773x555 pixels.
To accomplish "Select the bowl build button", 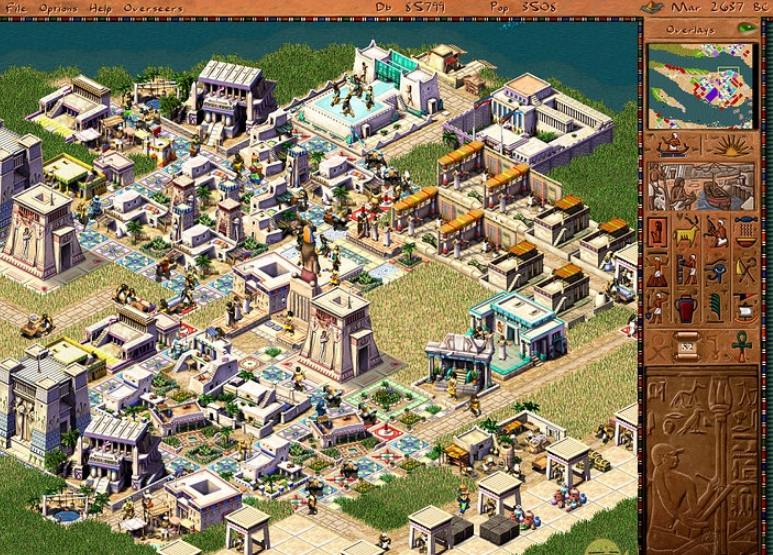I will click(746, 232).
